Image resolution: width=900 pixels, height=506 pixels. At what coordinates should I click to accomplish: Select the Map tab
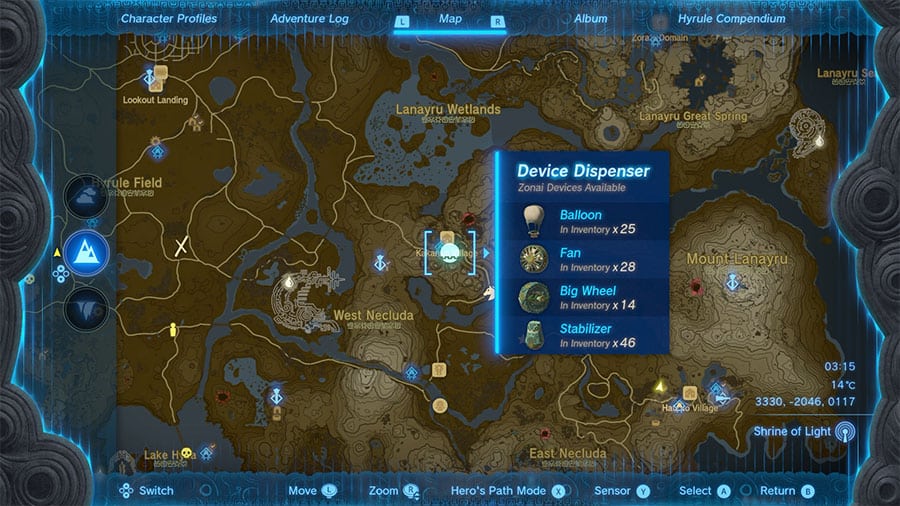[450, 19]
